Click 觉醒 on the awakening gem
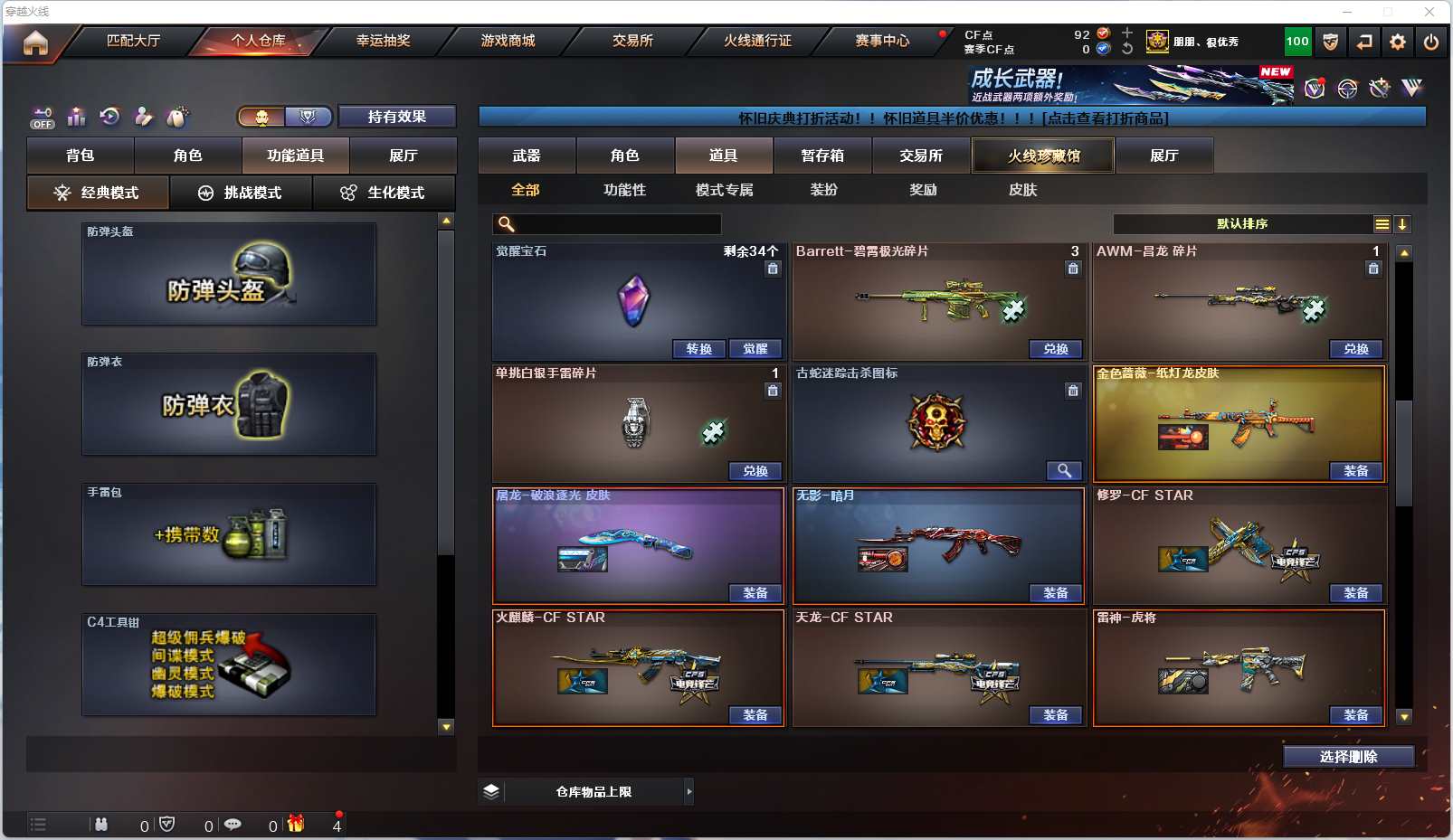The width and height of the screenshot is (1453, 840). pyautogui.click(x=755, y=349)
